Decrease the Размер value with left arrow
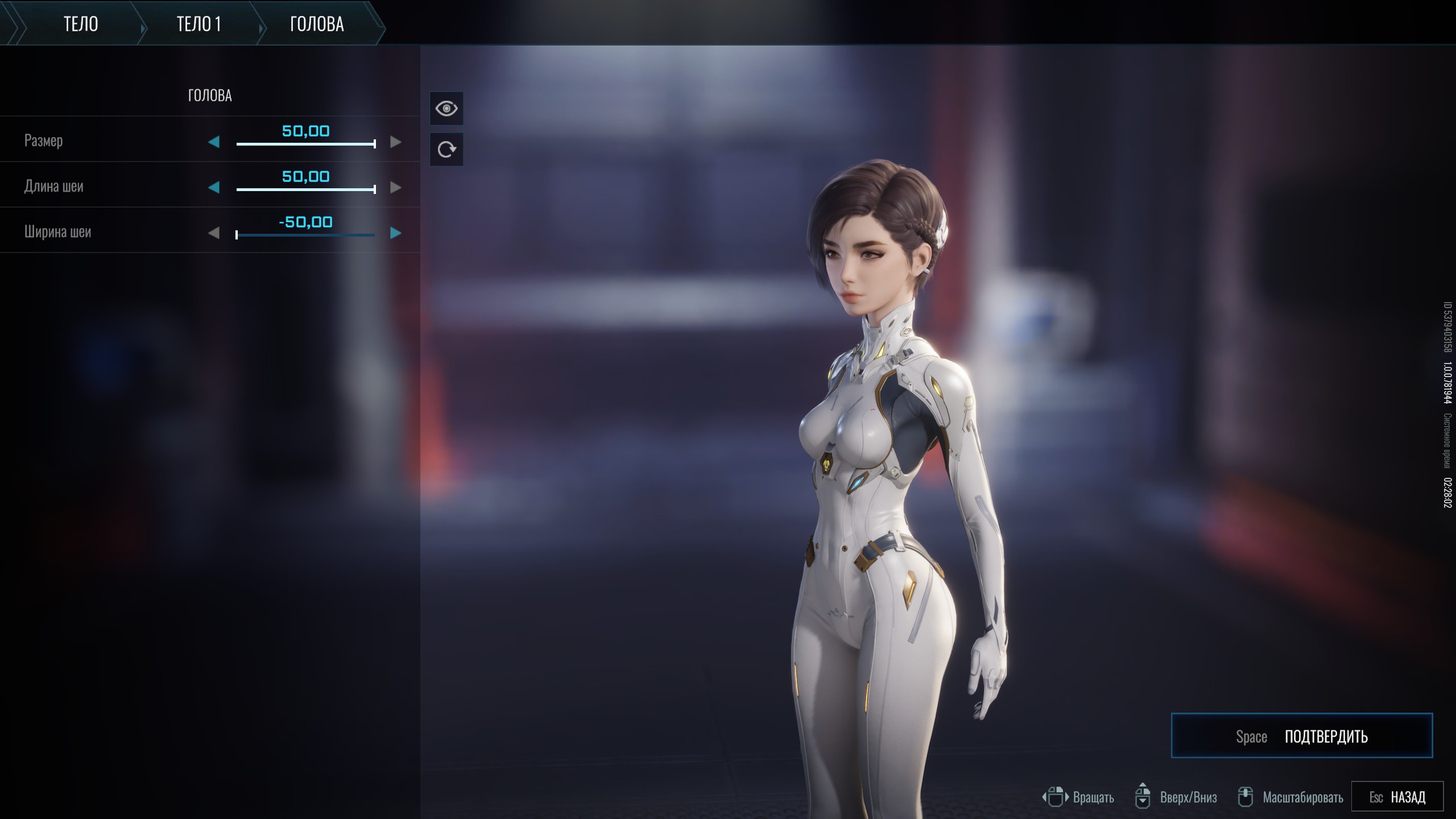 (x=214, y=142)
